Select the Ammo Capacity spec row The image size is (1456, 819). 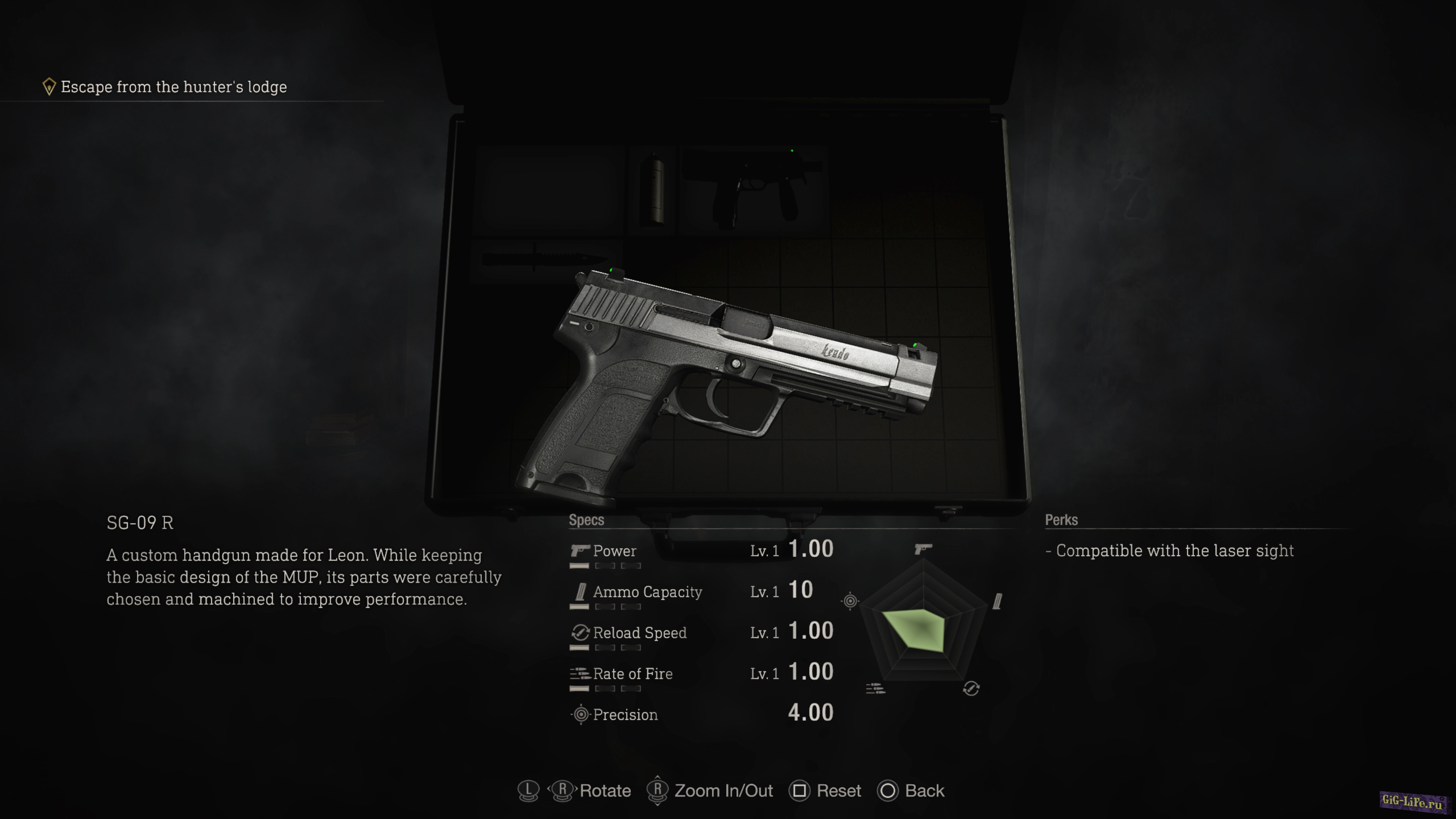click(x=701, y=592)
